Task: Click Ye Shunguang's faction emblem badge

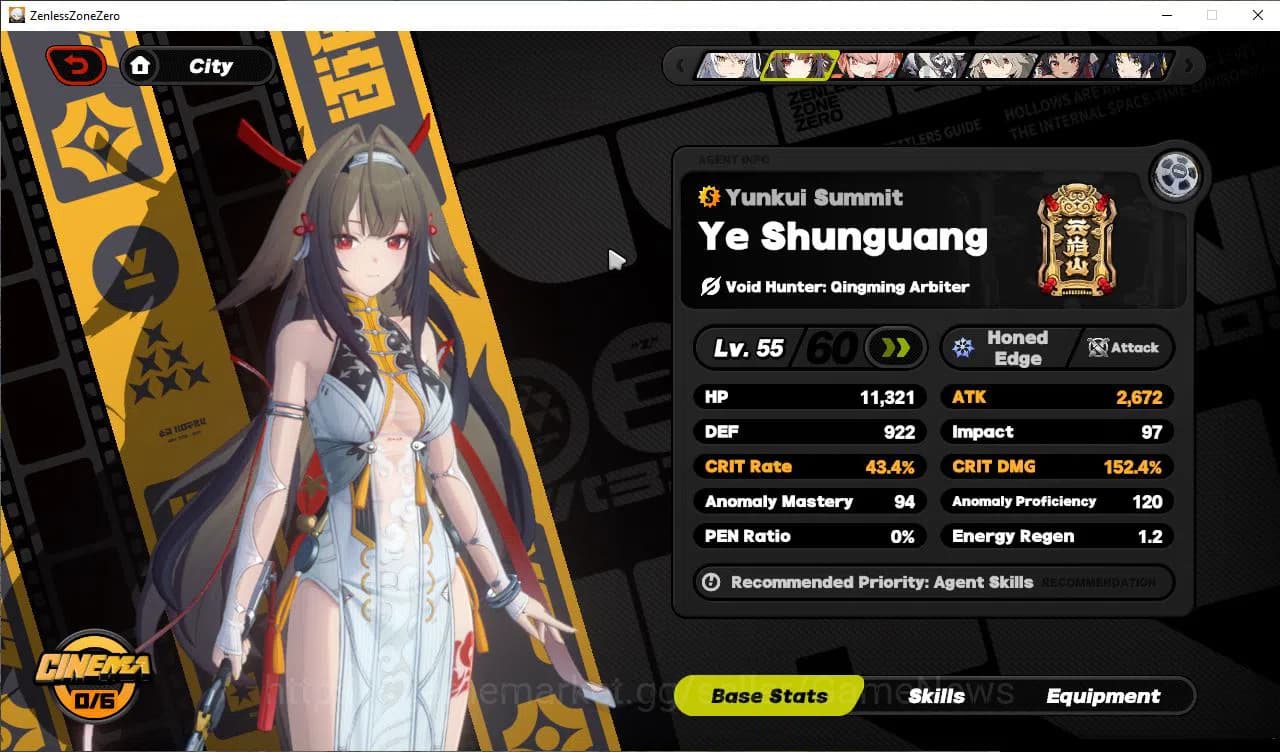Action: point(1078,240)
